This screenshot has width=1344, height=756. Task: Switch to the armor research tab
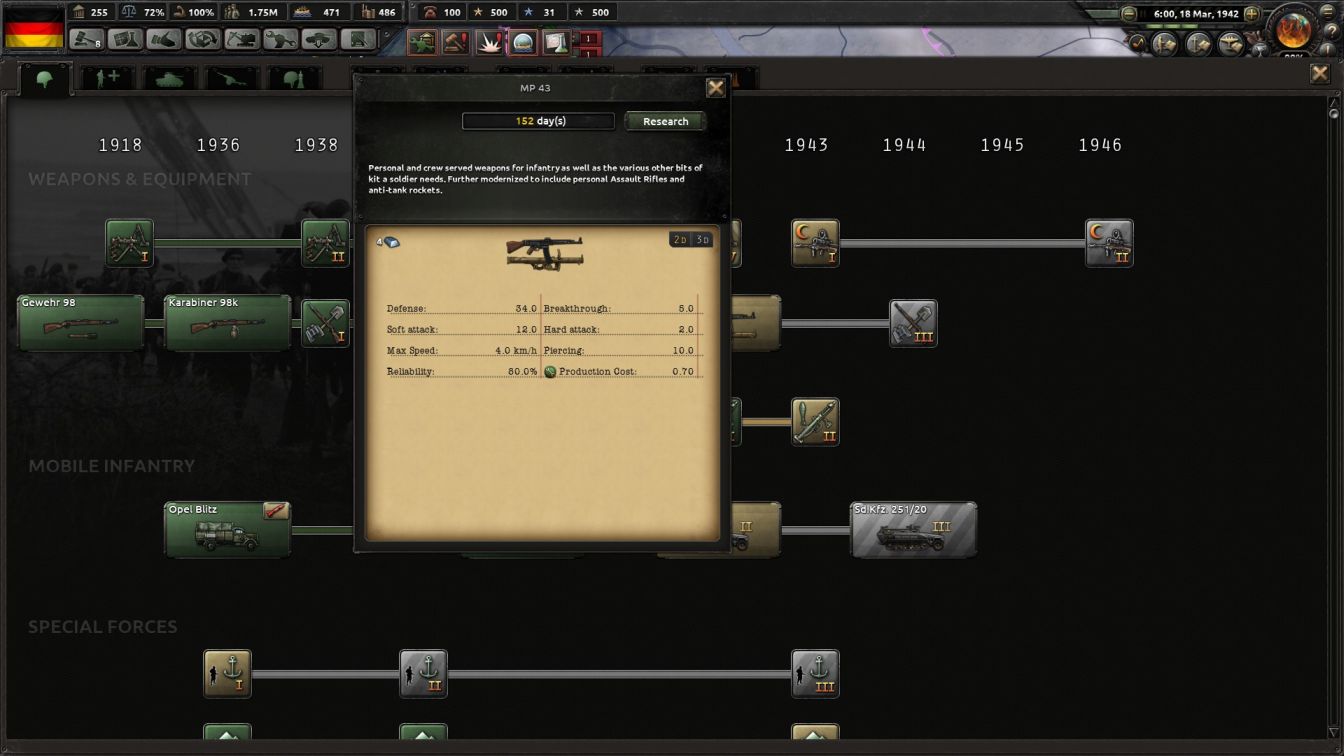tap(167, 78)
